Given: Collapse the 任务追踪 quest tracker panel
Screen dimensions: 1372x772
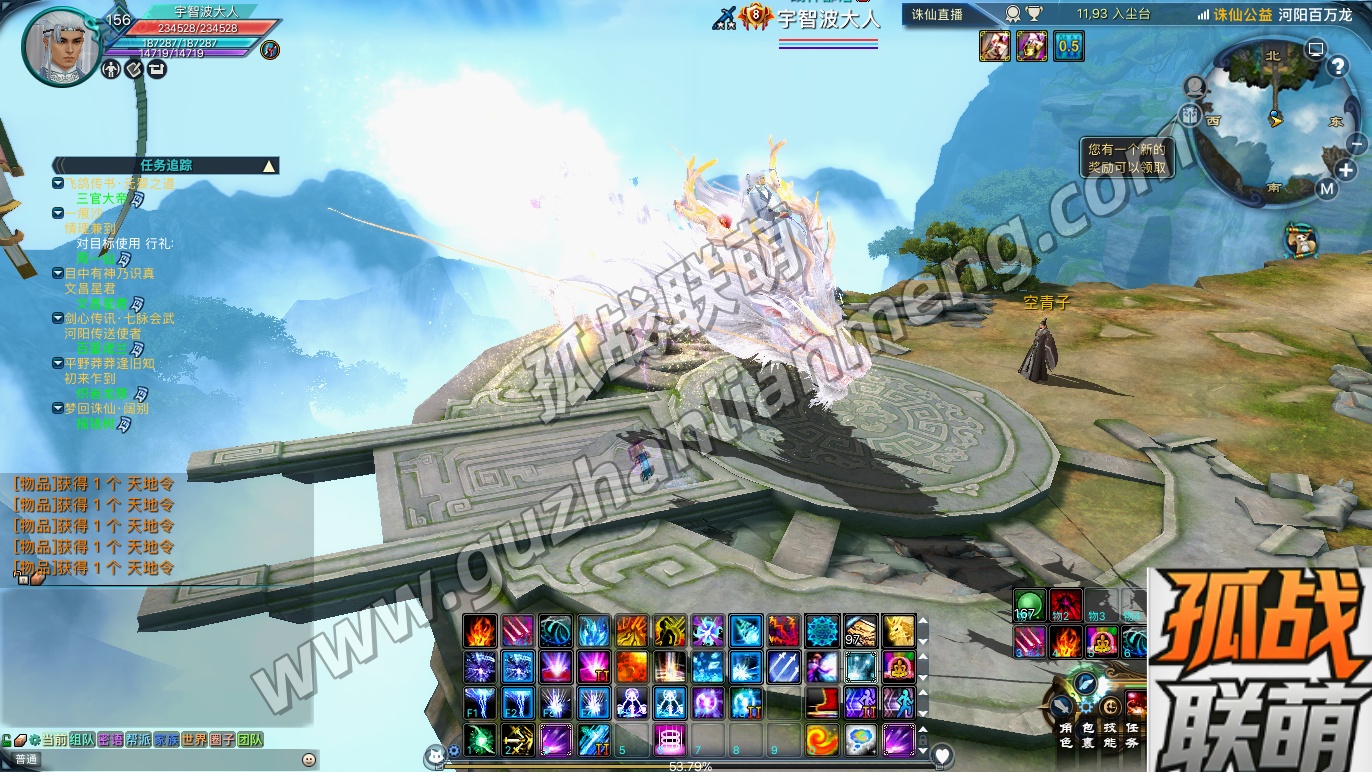Looking at the screenshot, I should (268, 166).
